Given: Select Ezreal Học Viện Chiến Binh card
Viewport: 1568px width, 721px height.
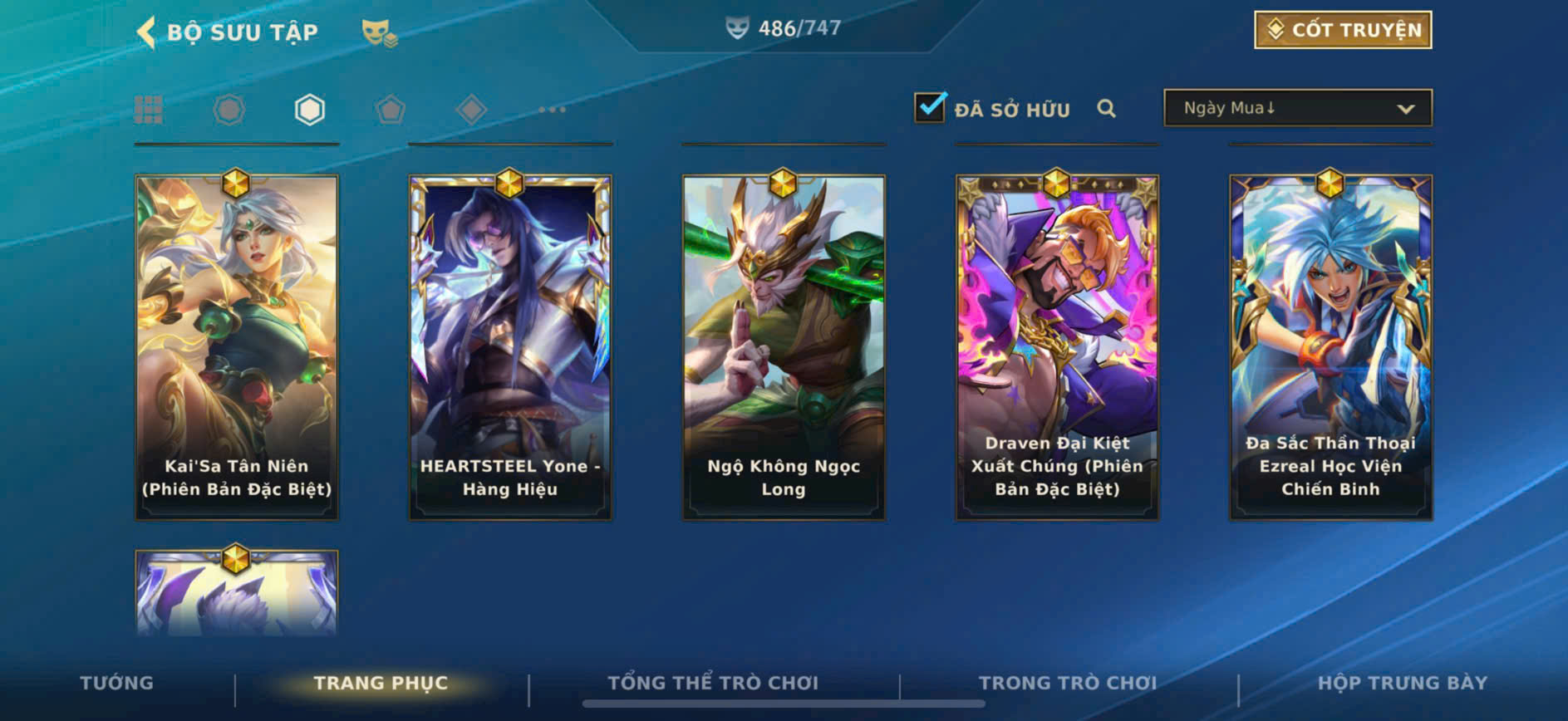Looking at the screenshot, I should click(1330, 347).
